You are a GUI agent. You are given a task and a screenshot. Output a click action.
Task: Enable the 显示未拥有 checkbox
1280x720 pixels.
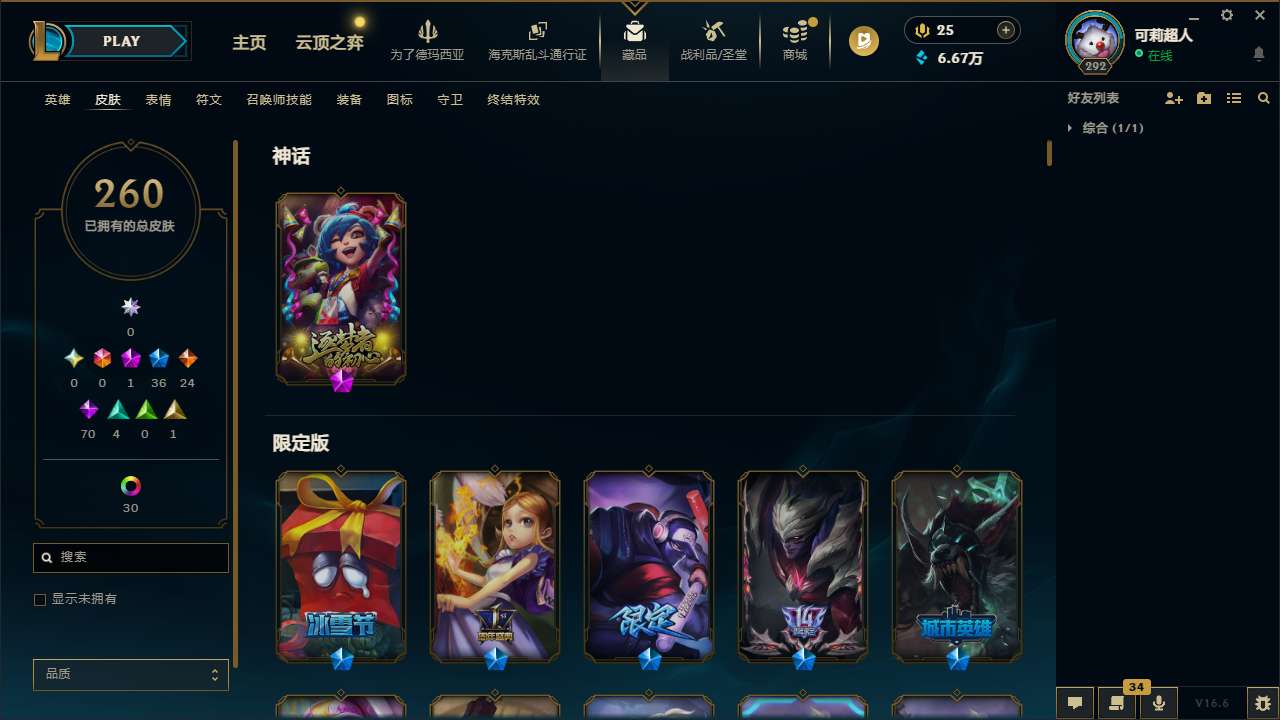[x=40, y=599]
